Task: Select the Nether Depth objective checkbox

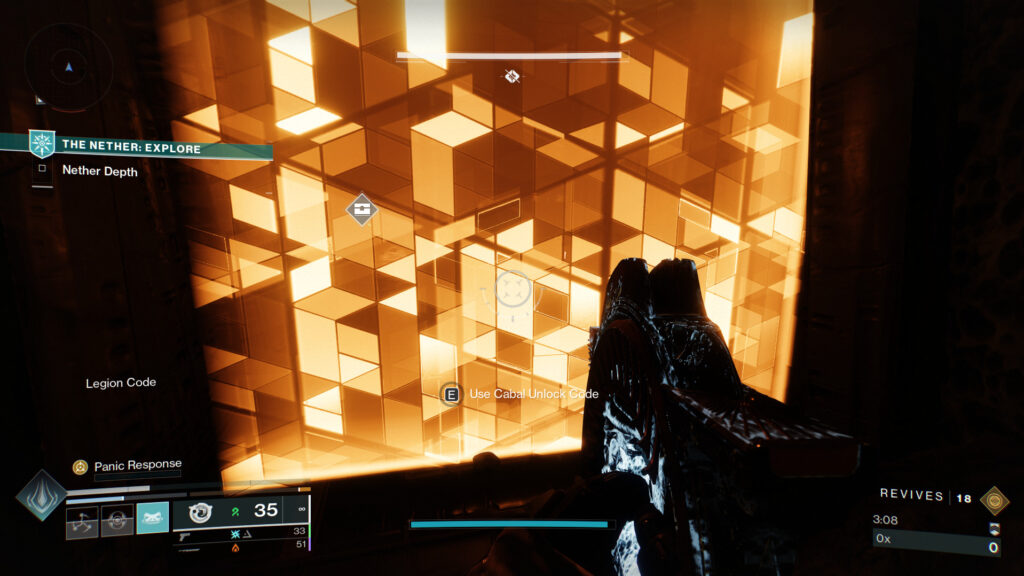Action: click(x=42, y=170)
